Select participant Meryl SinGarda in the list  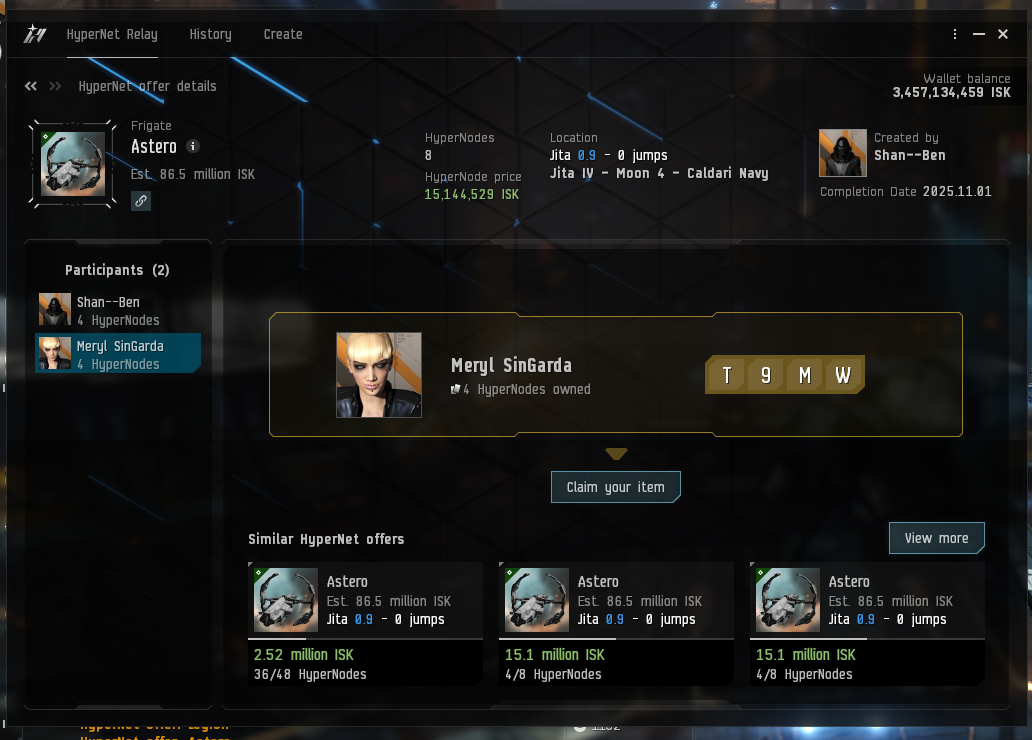pyautogui.click(x=118, y=353)
